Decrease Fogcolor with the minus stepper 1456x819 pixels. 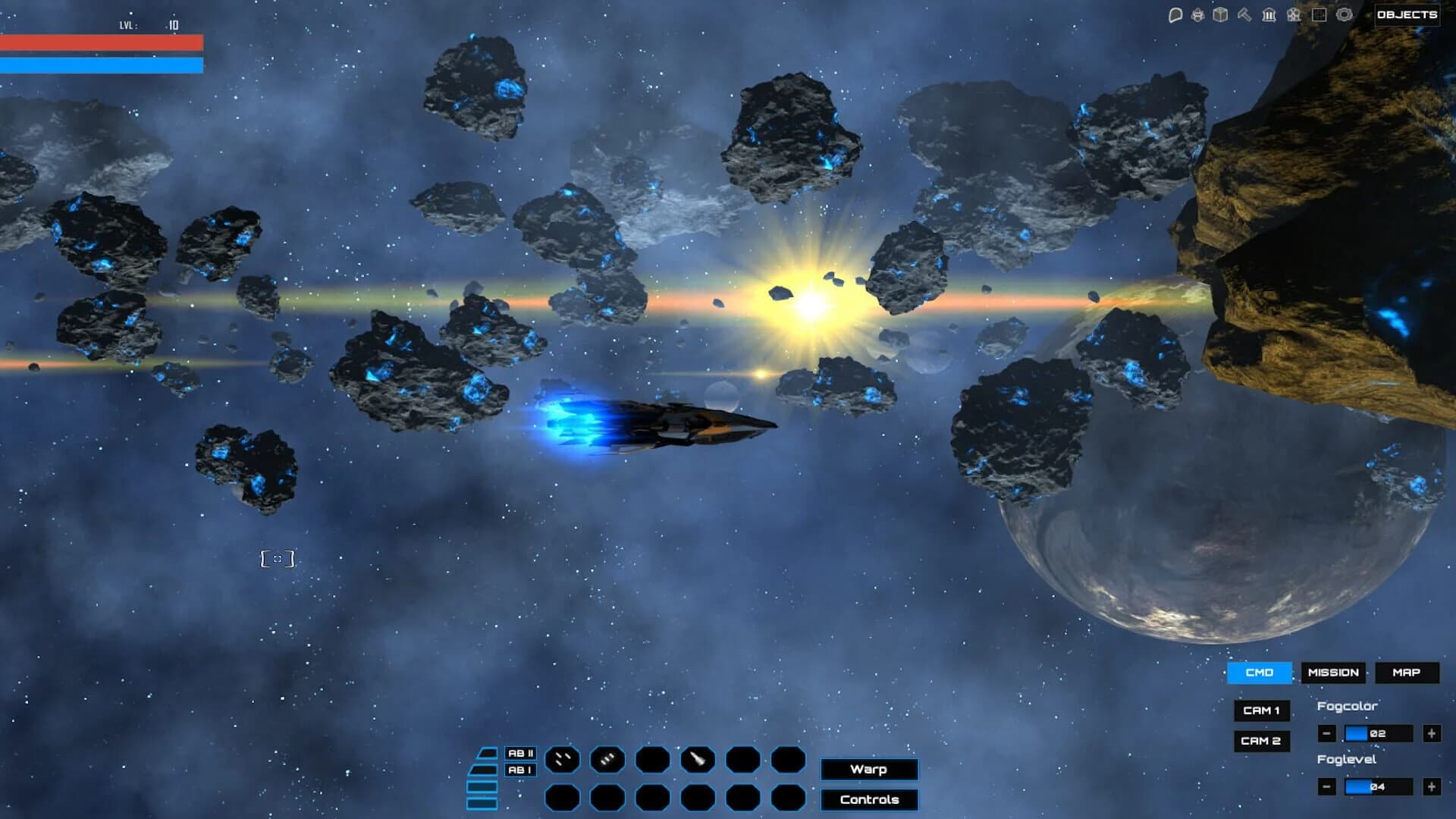[1328, 733]
